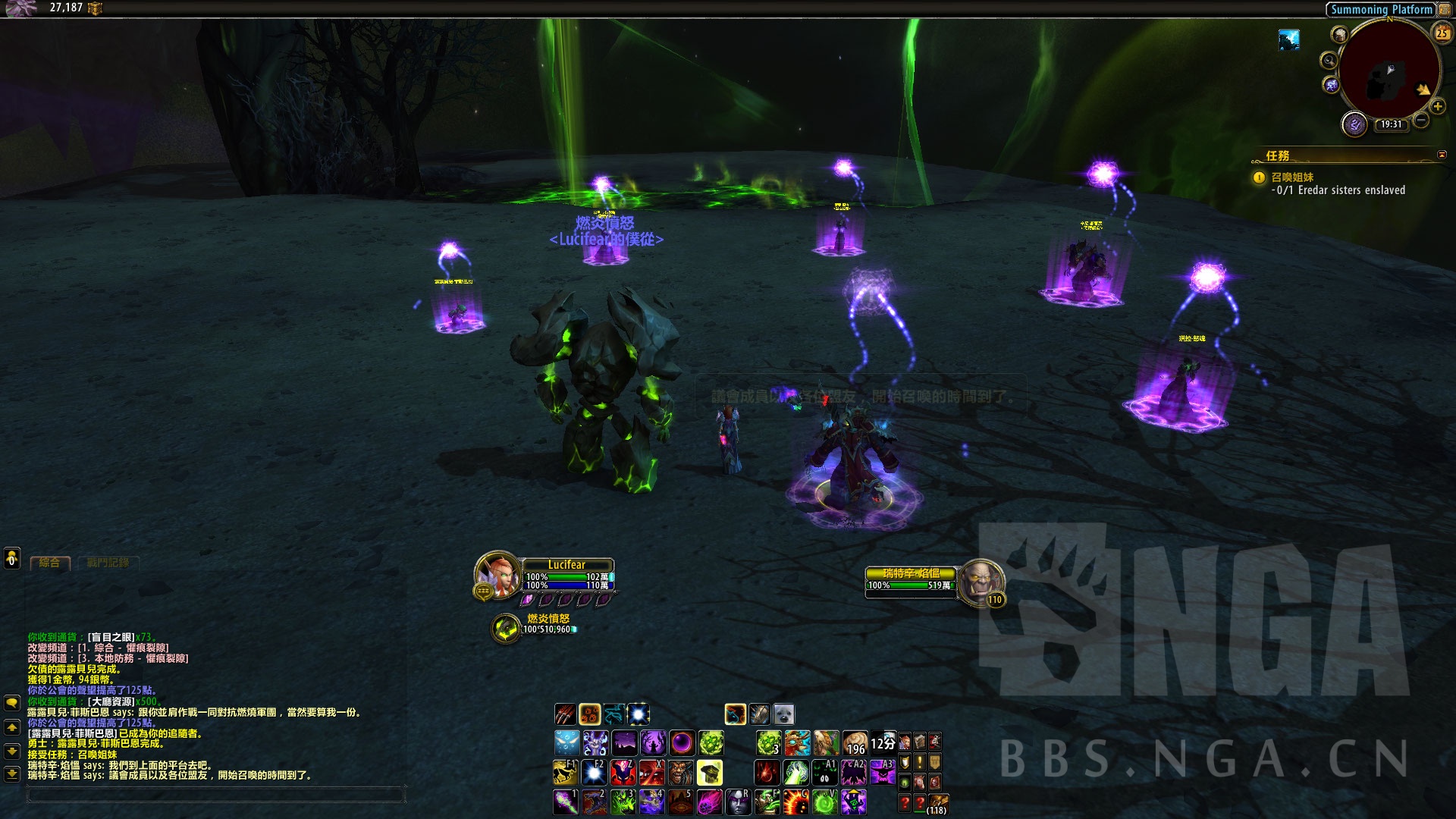
Task: Jump chat to bottom with arrow button
Action: (12, 774)
